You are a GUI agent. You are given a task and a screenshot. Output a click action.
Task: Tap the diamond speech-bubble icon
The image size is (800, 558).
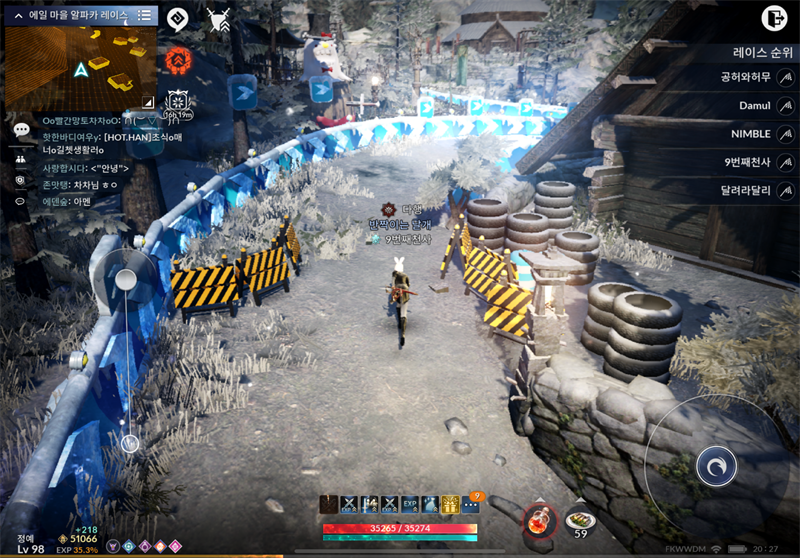[177, 18]
